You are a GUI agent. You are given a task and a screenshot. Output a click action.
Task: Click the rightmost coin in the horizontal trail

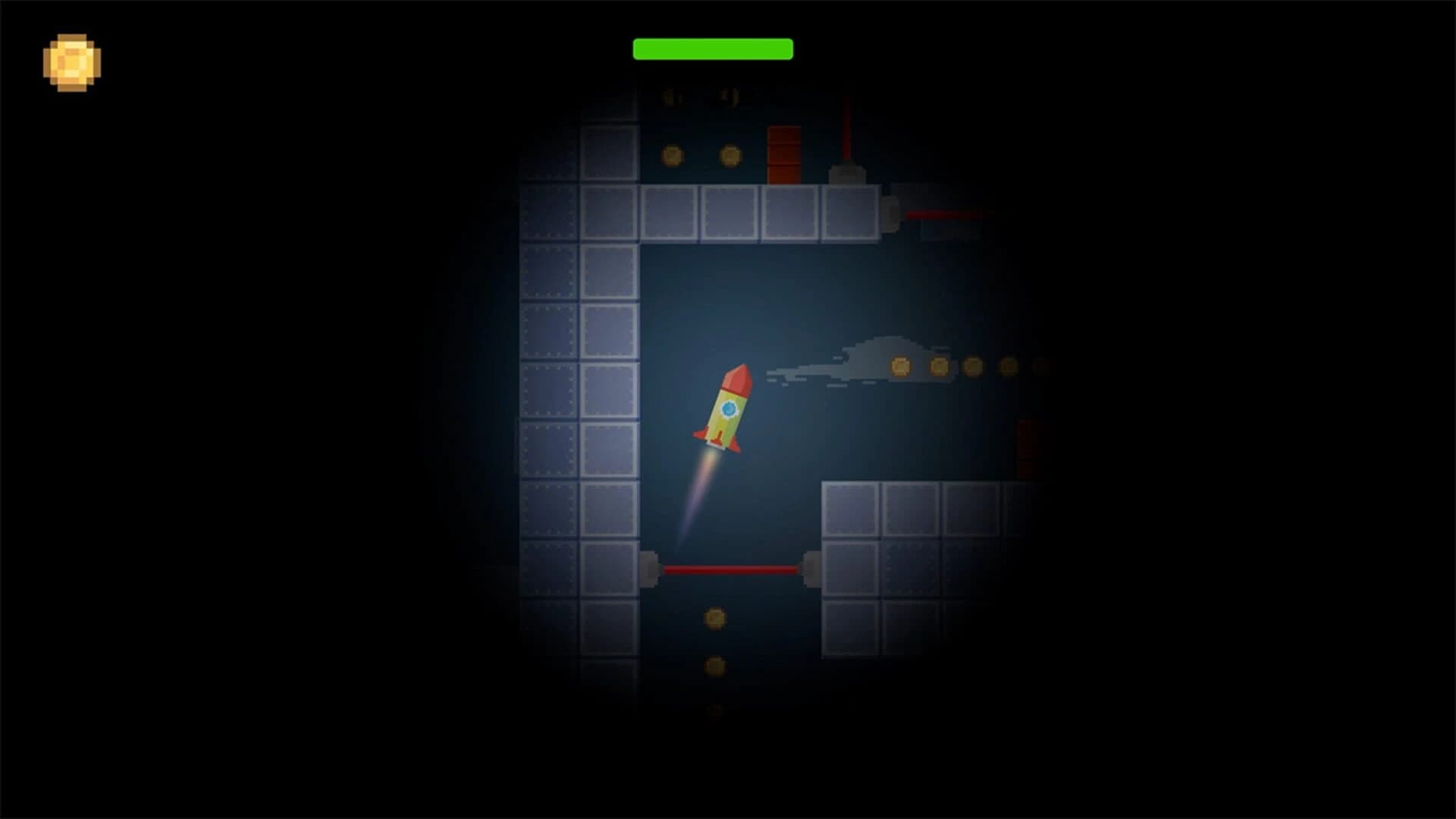1040,366
